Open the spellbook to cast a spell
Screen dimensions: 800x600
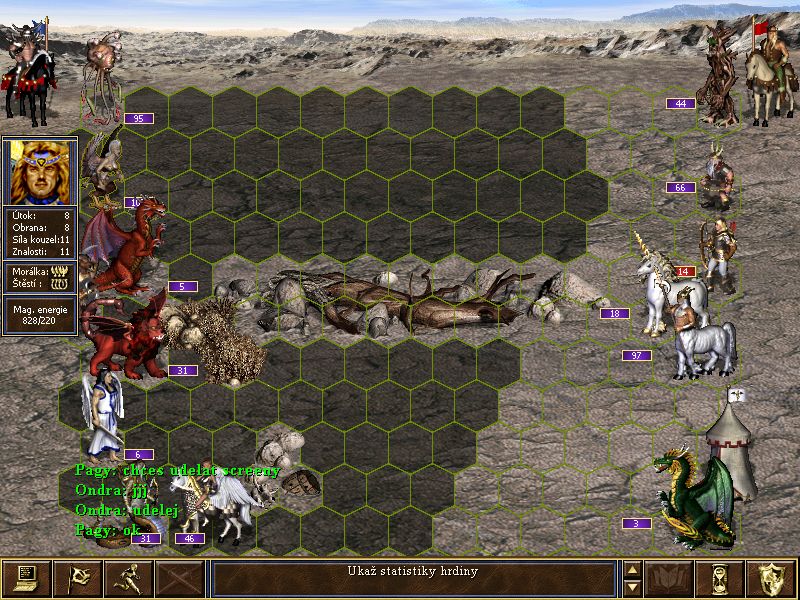[670, 578]
